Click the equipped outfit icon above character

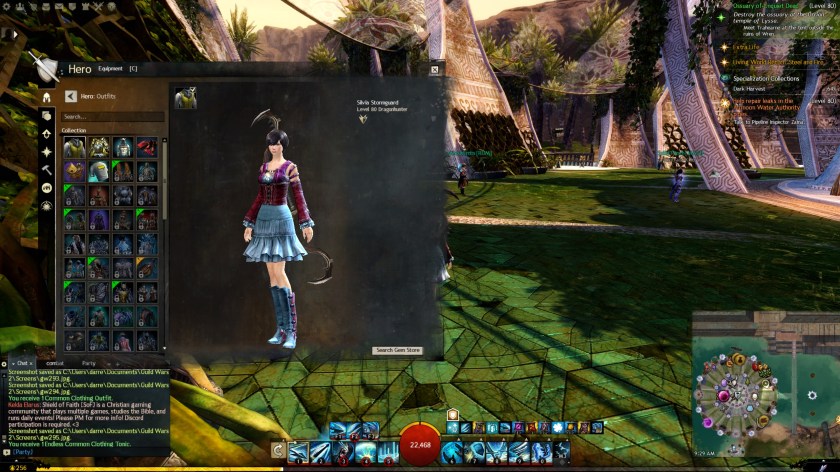point(185,97)
